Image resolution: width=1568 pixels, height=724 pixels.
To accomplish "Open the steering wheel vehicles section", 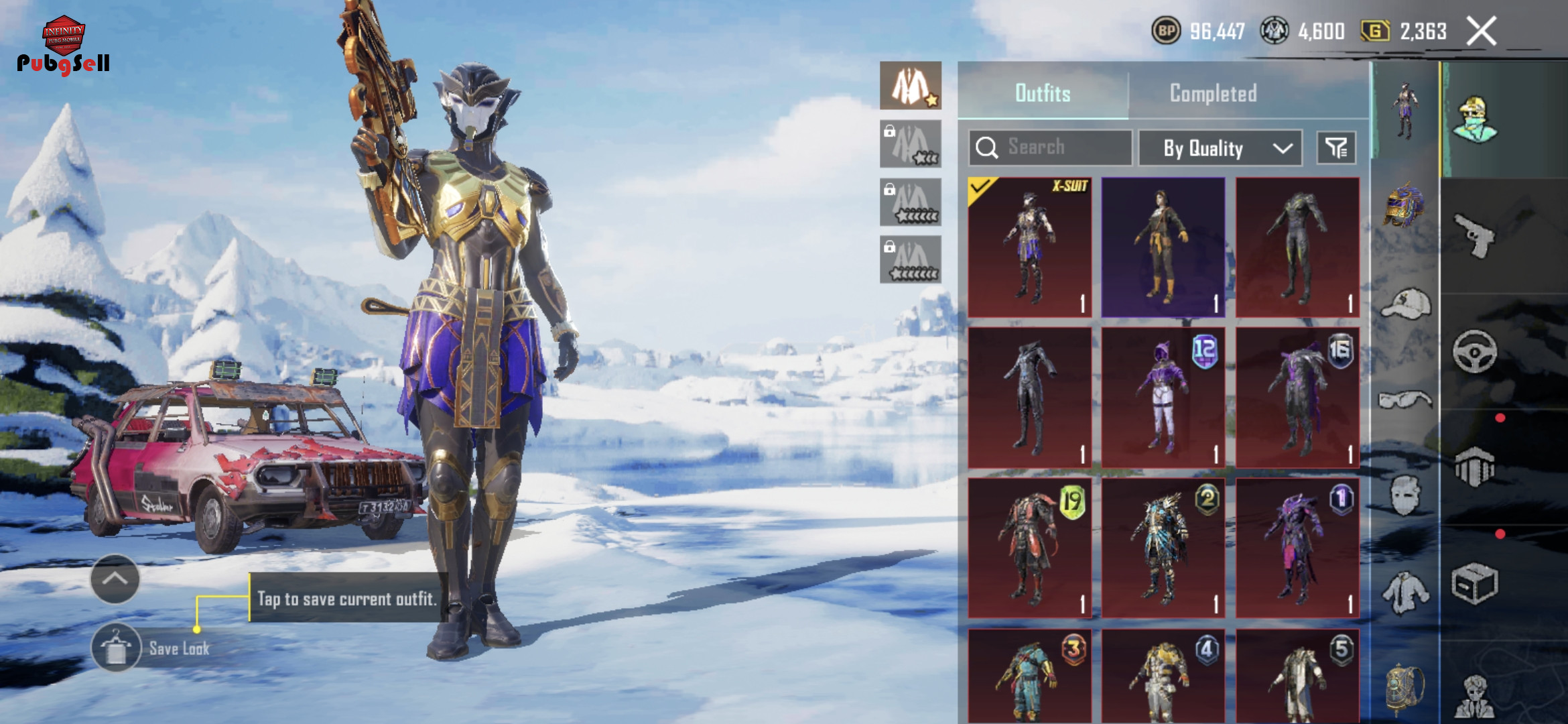I will pyautogui.click(x=1474, y=351).
